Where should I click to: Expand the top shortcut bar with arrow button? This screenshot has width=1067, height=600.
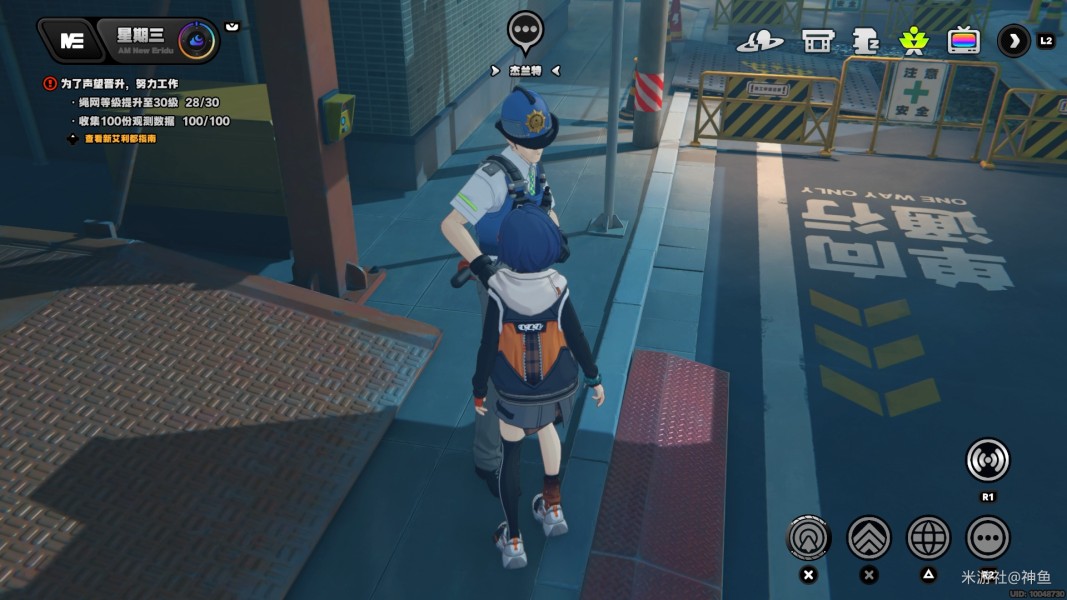point(1014,41)
